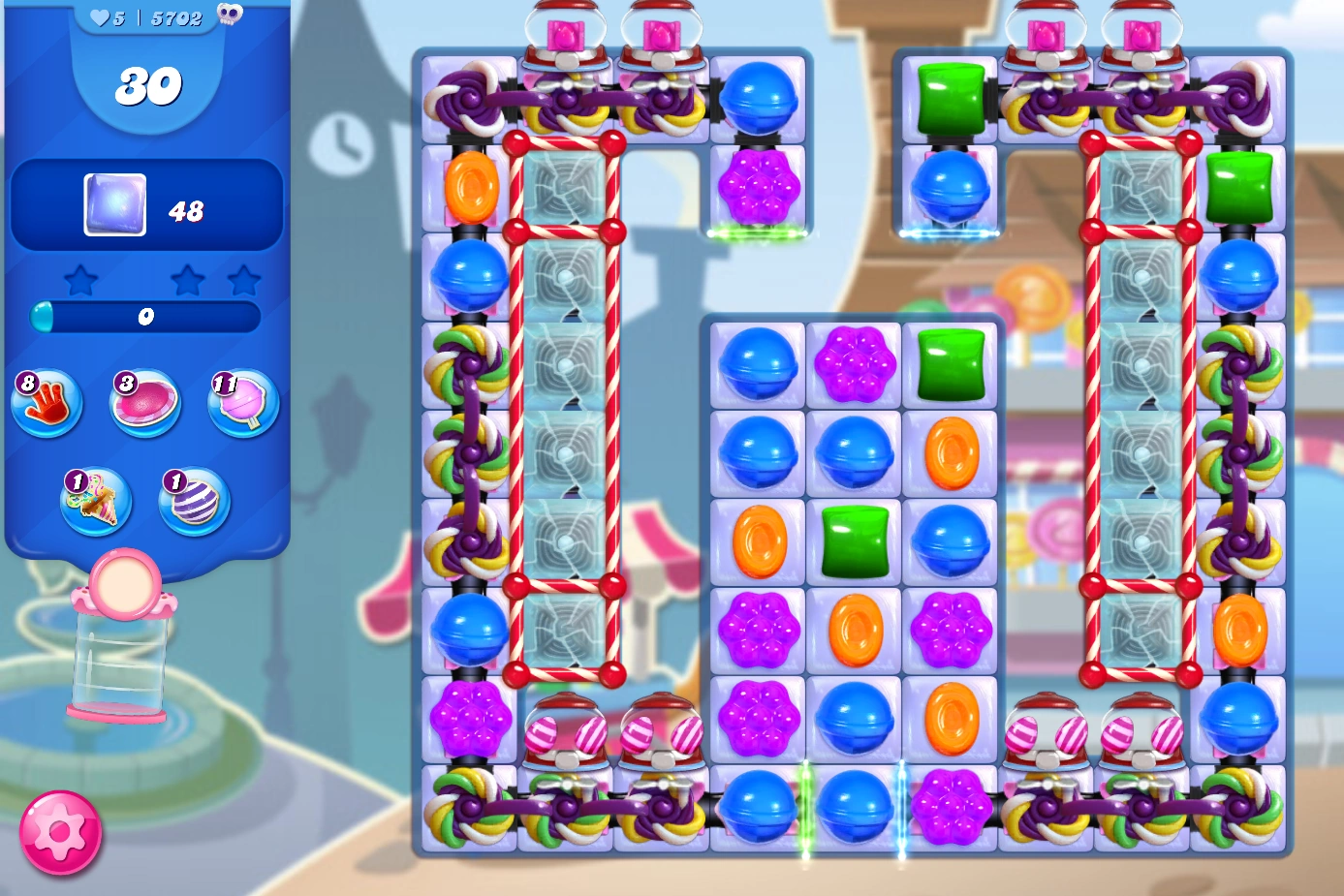1344x896 pixels.
Task: Click the heart lives icon
Action: pos(99,16)
